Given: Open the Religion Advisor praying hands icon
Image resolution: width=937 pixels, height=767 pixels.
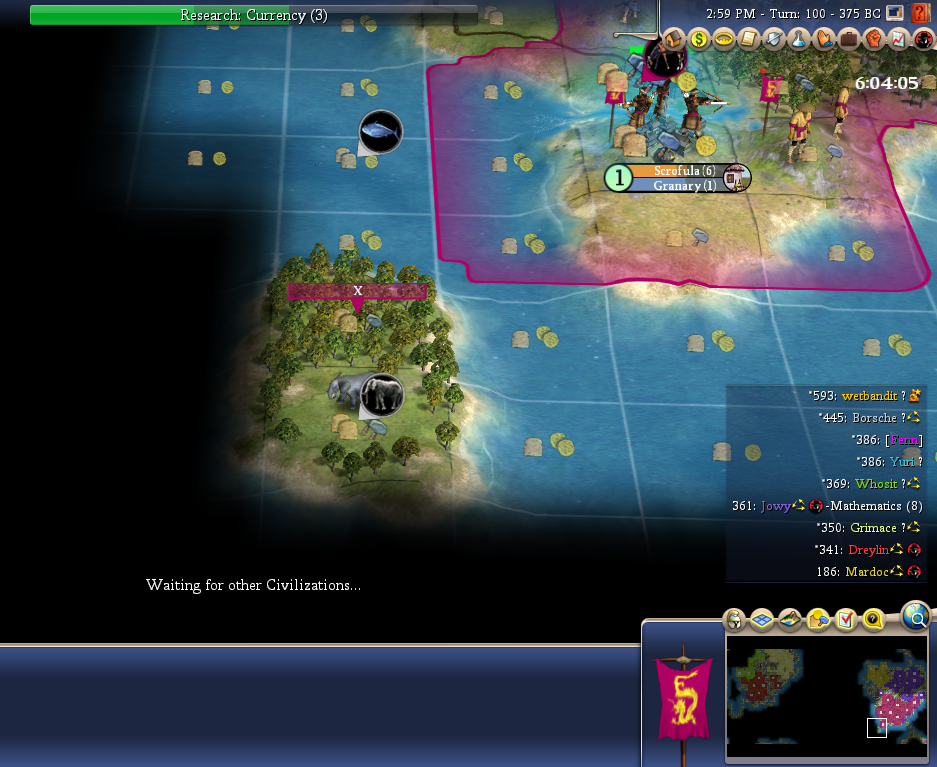Looking at the screenshot, I should click(824, 39).
